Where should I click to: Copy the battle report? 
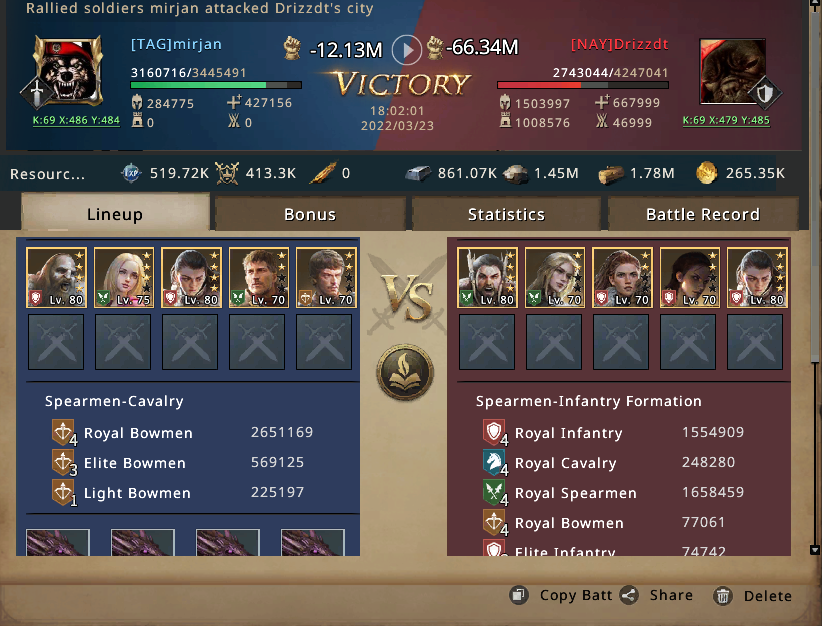(x=562, y=595)
